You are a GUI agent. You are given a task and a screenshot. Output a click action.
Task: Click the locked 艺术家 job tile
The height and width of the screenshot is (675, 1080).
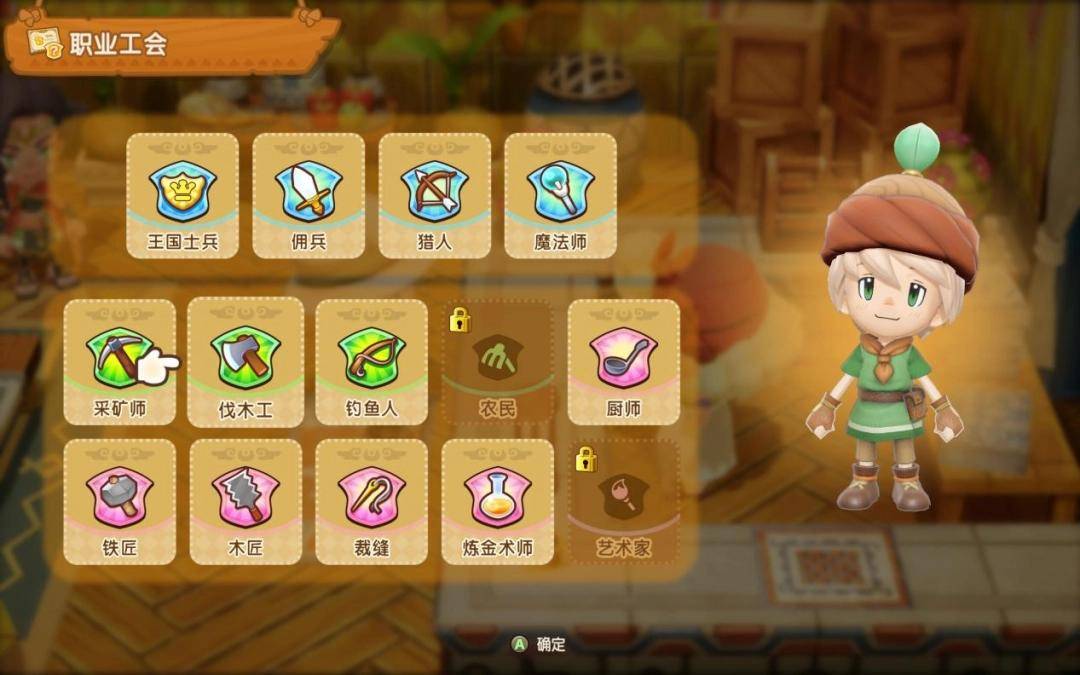coord(623,501)
